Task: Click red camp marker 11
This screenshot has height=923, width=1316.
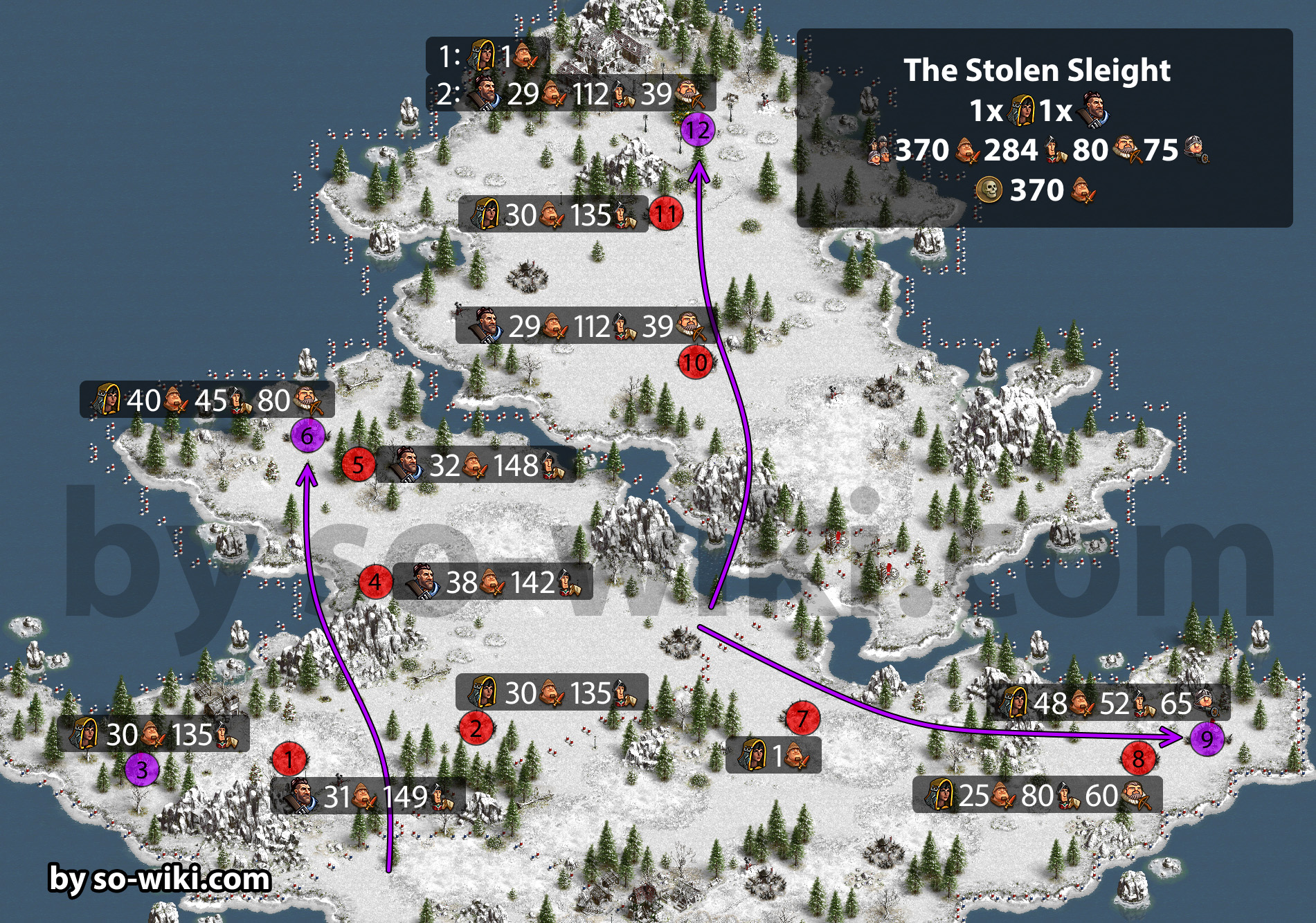Action: pyautogui.click(x=665, y=214)
